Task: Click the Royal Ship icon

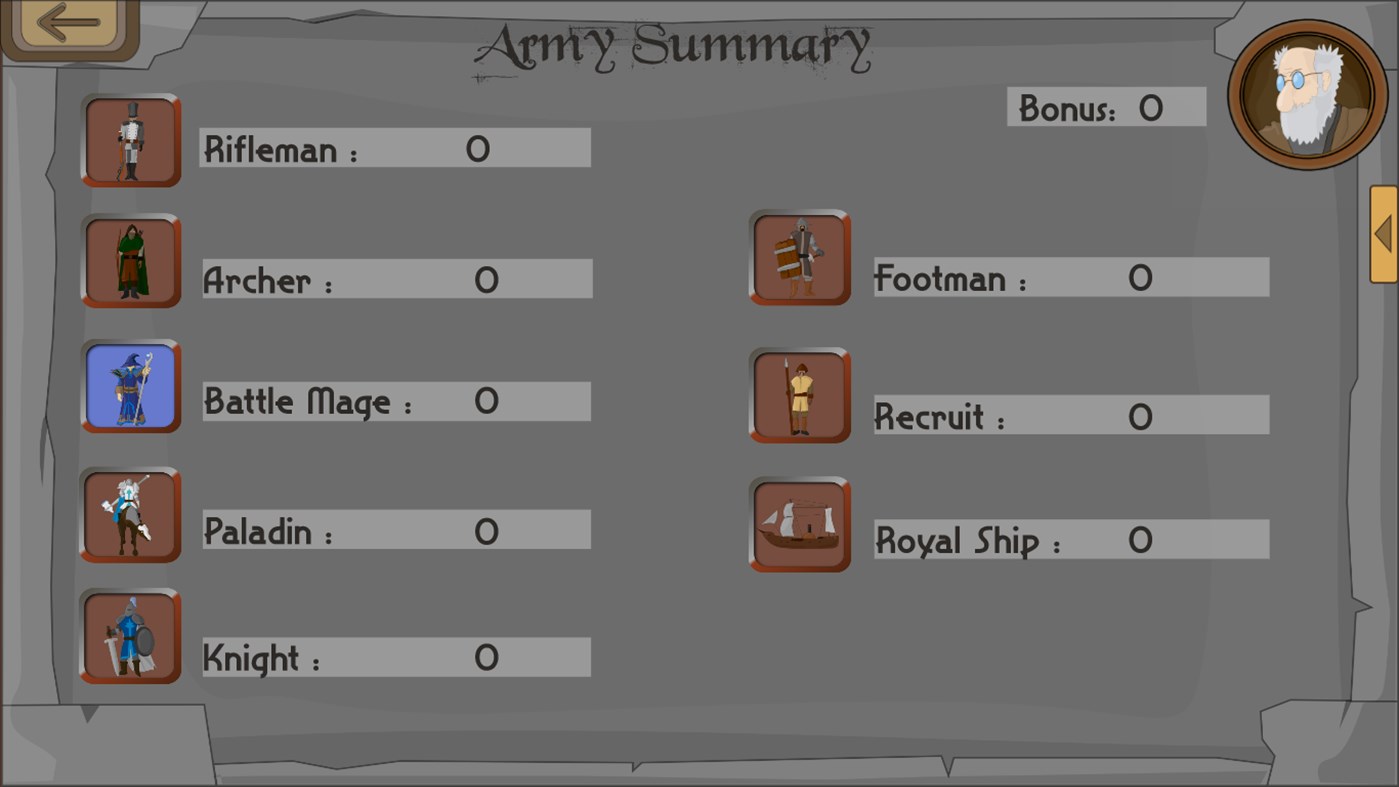Action: 800,525
